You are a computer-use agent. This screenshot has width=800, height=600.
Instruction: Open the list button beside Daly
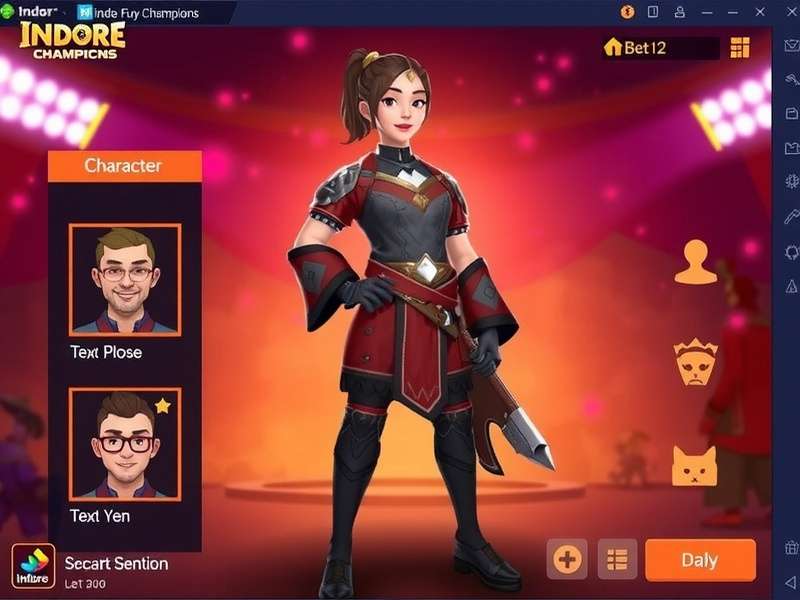tap(617, 560)
